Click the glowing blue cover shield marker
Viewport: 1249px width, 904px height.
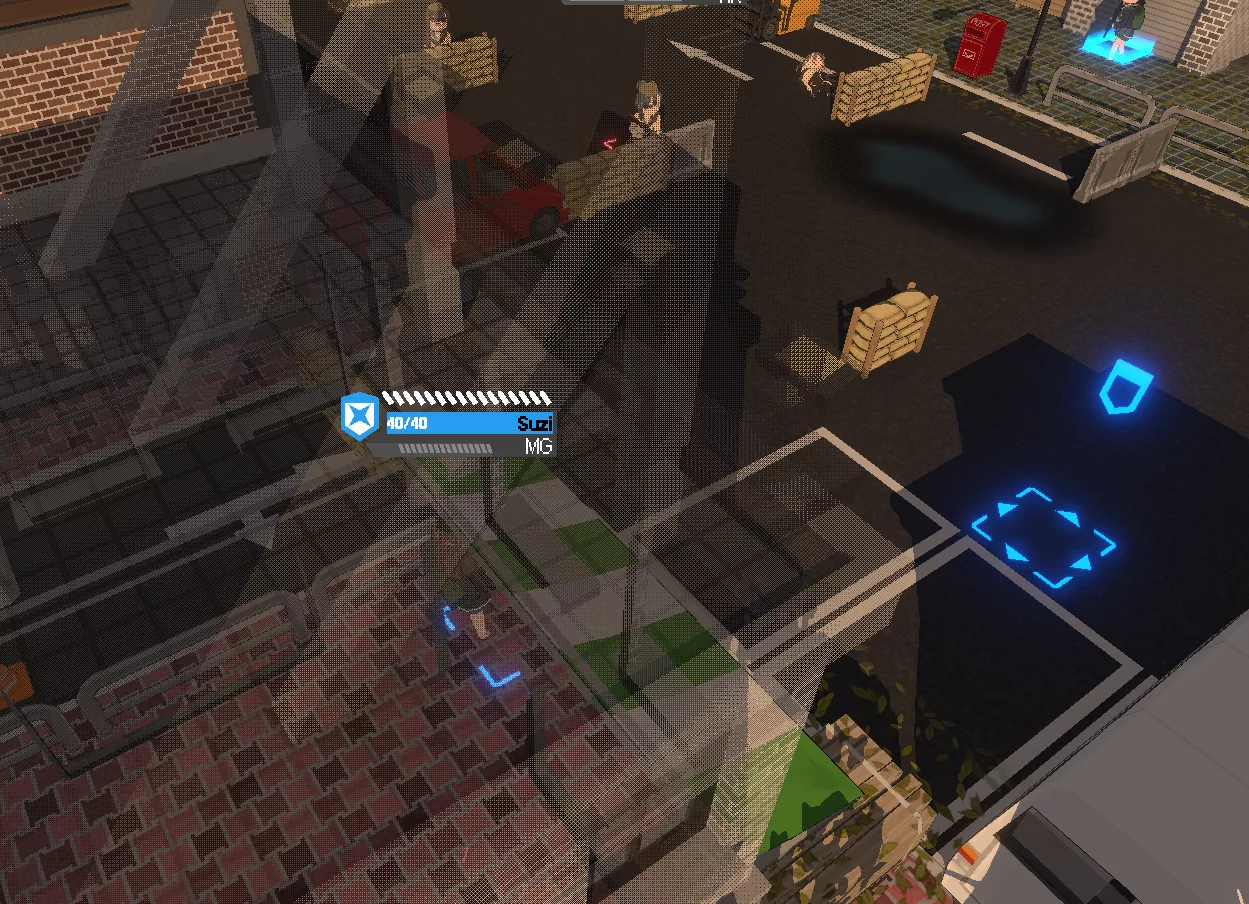pyautogui.click(x=1126, y=387)
